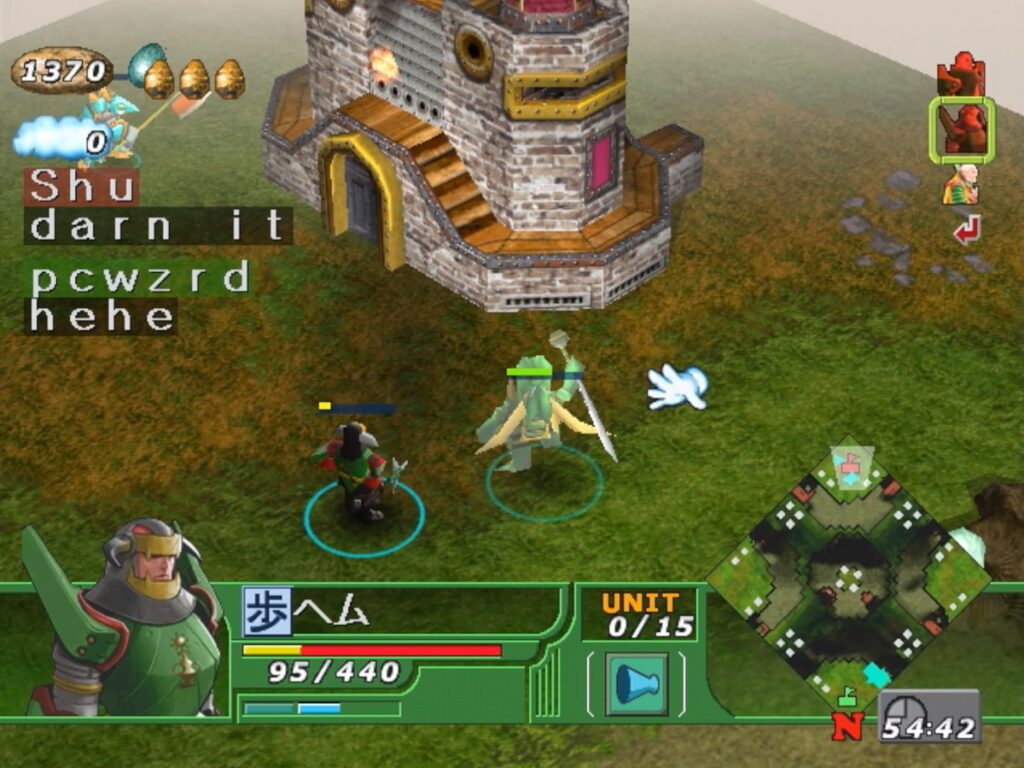The height and width of the screenshot is (768, 1024).
Task: Select the green knight unit with cyan ring
Action: [x=356, y=472]
